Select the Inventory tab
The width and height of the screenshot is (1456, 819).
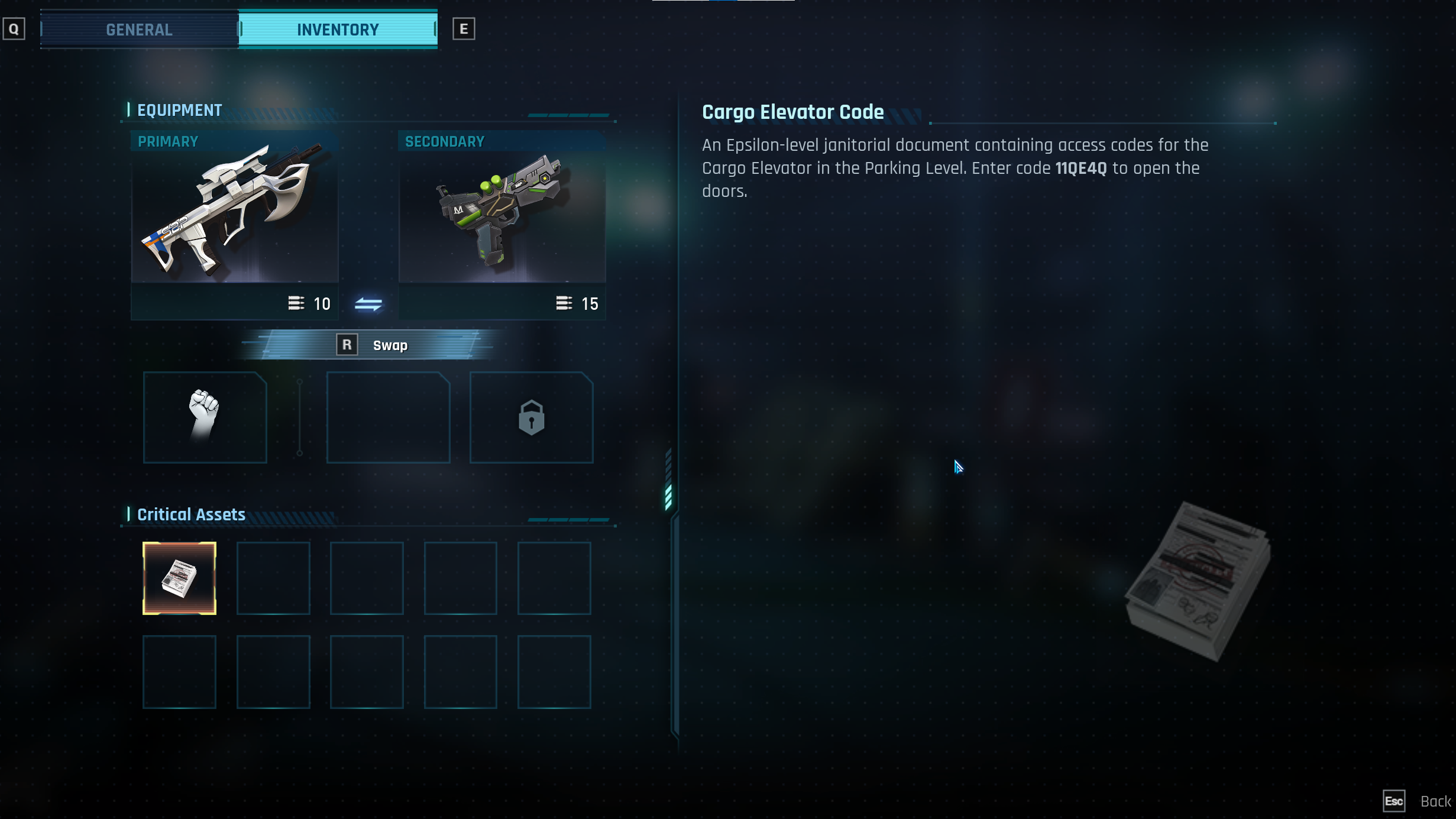click(x=338, y=30)
